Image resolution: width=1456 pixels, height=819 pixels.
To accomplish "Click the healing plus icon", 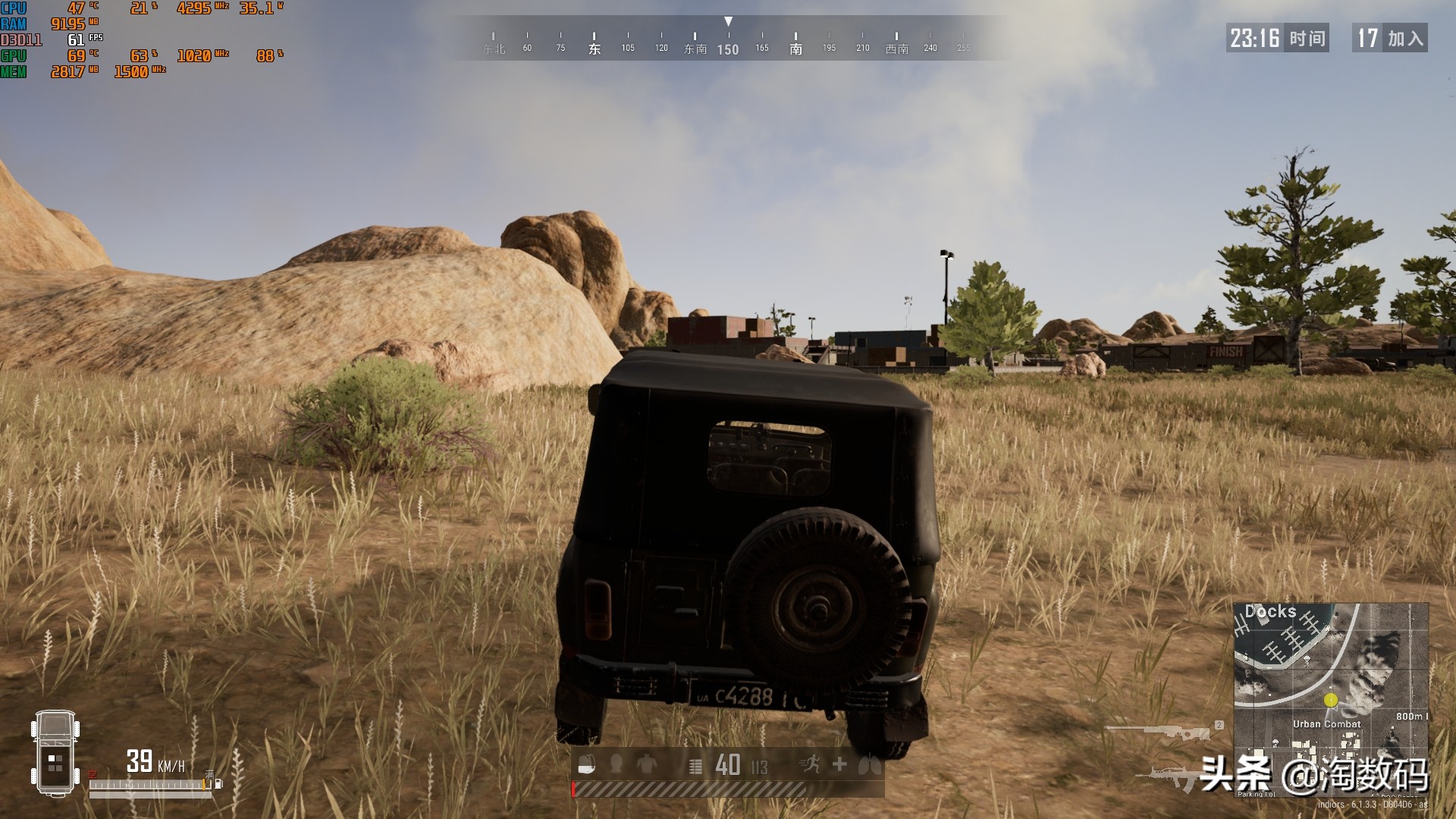I will 838,764.
